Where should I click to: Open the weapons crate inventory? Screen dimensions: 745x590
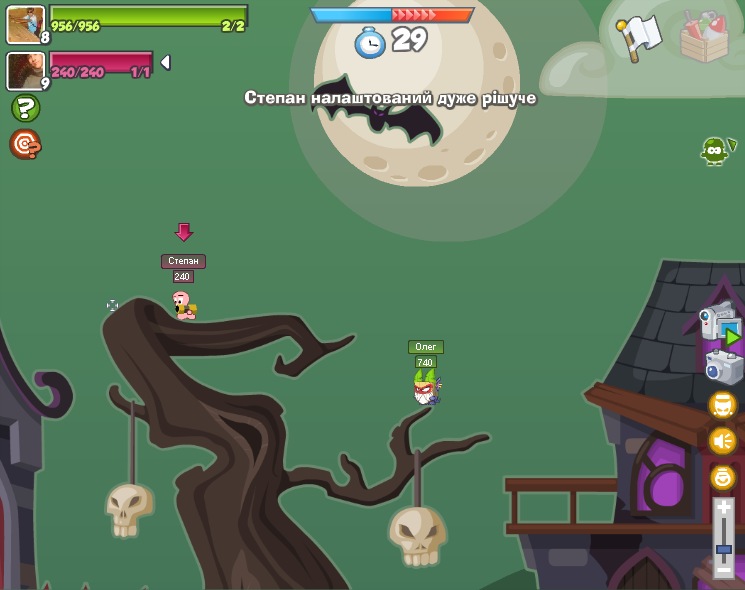pyautogui.click(x=704, y=37)
